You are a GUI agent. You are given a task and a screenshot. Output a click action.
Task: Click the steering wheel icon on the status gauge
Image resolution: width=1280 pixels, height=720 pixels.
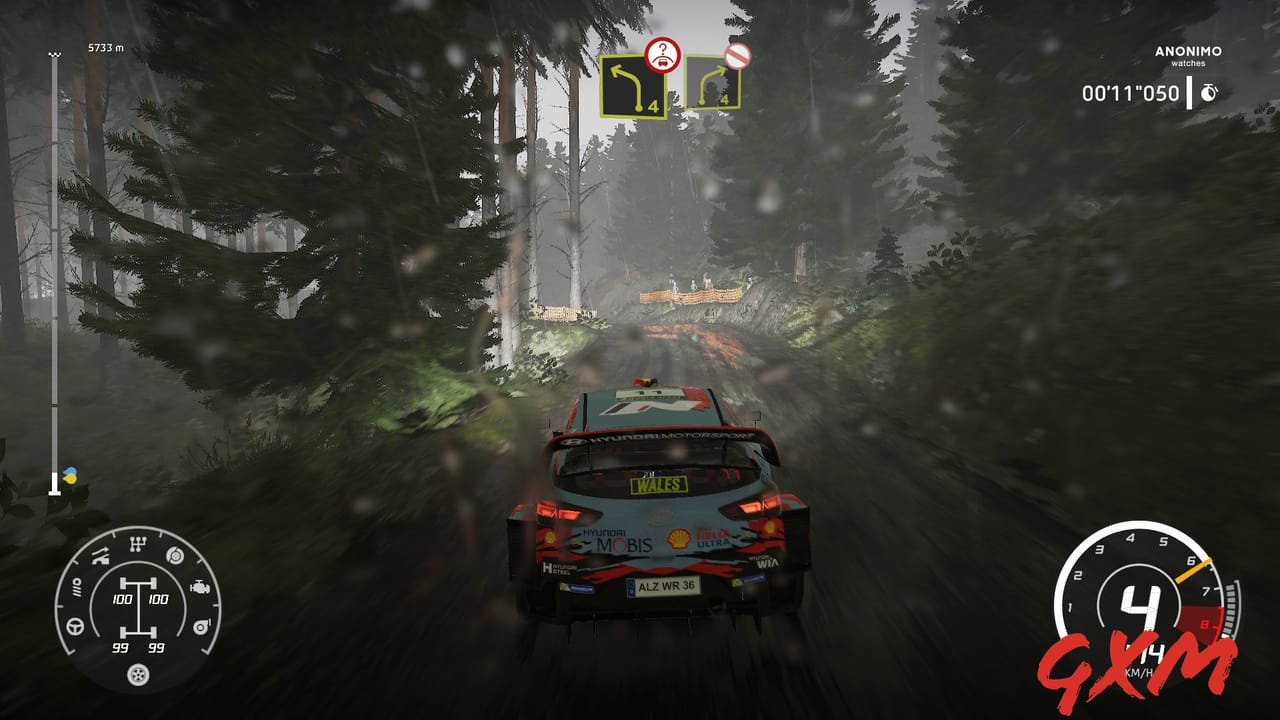(x=75, y=626)
